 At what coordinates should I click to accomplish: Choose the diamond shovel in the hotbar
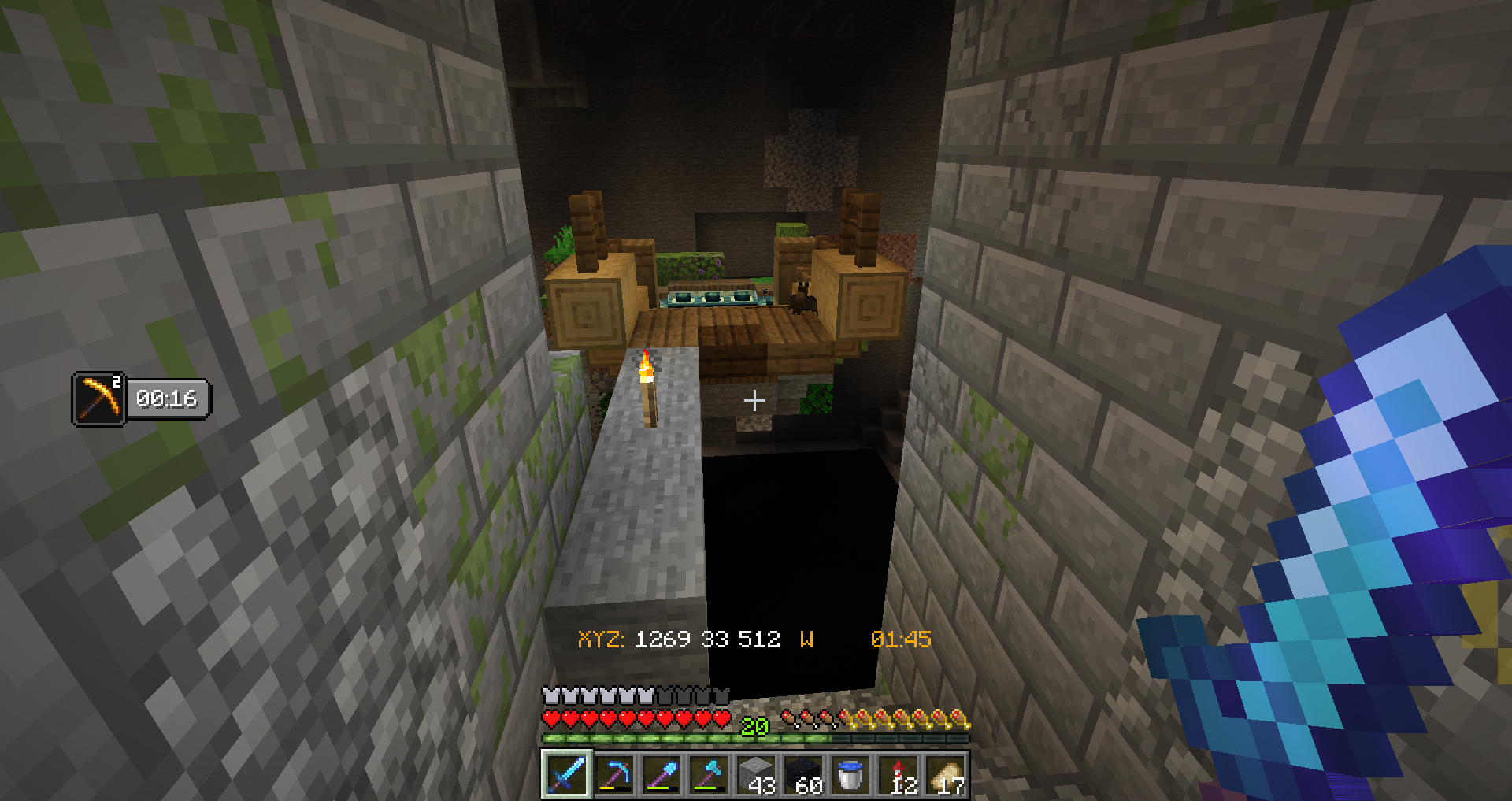(x=661, y=775)
